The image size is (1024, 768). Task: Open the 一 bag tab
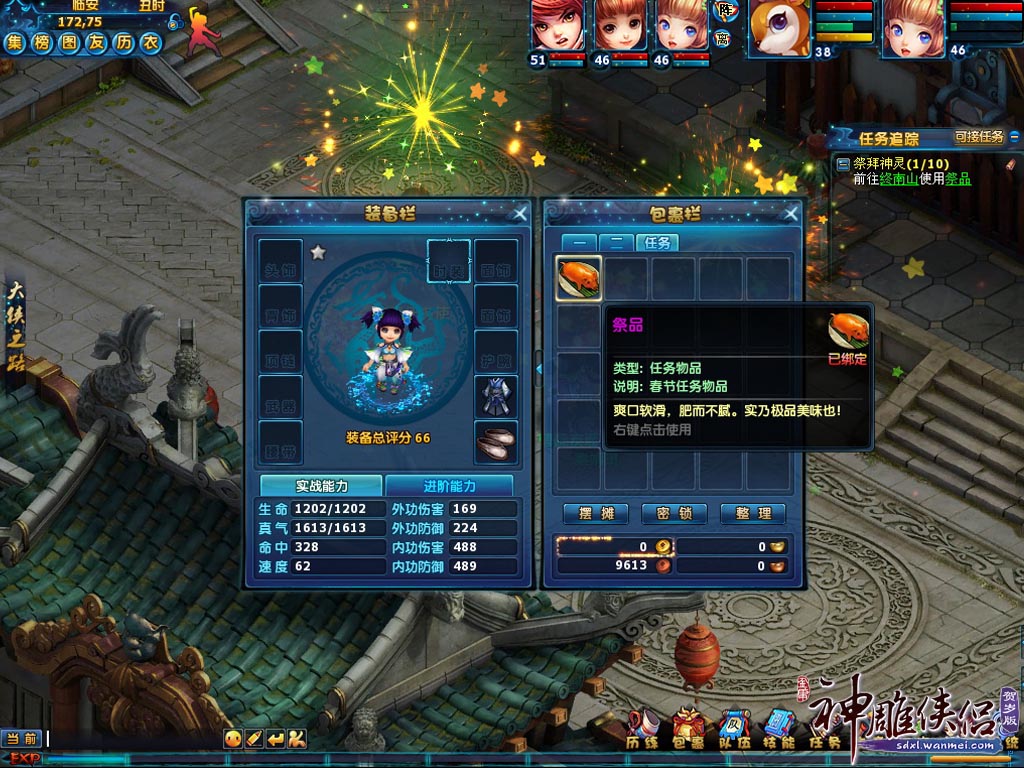click(579, 242)
